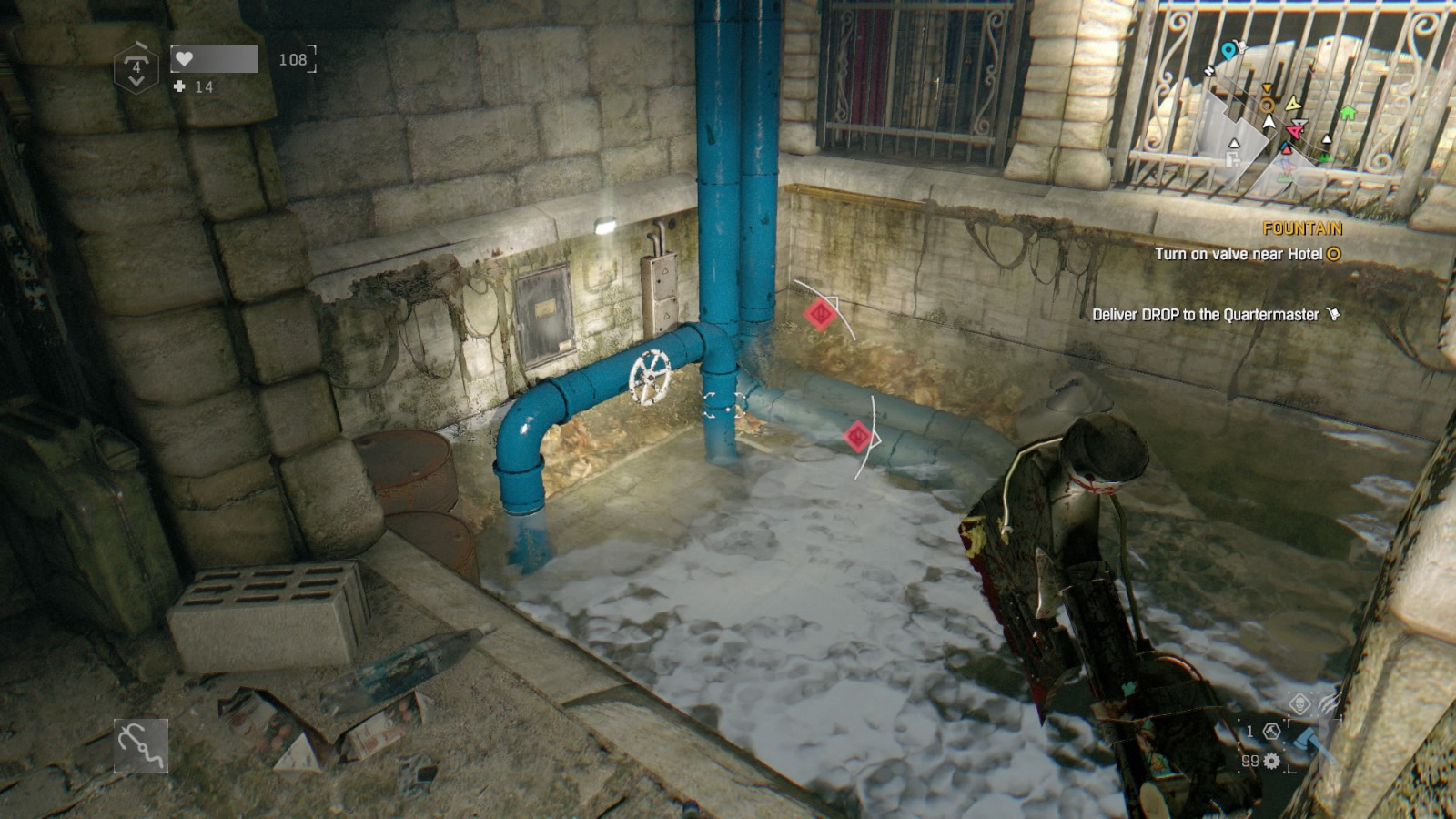Screen dimensions: 1456x819
Task: Select the blue location pin on the minimap
Action: pyautogui.click(x=1229, y=51)
